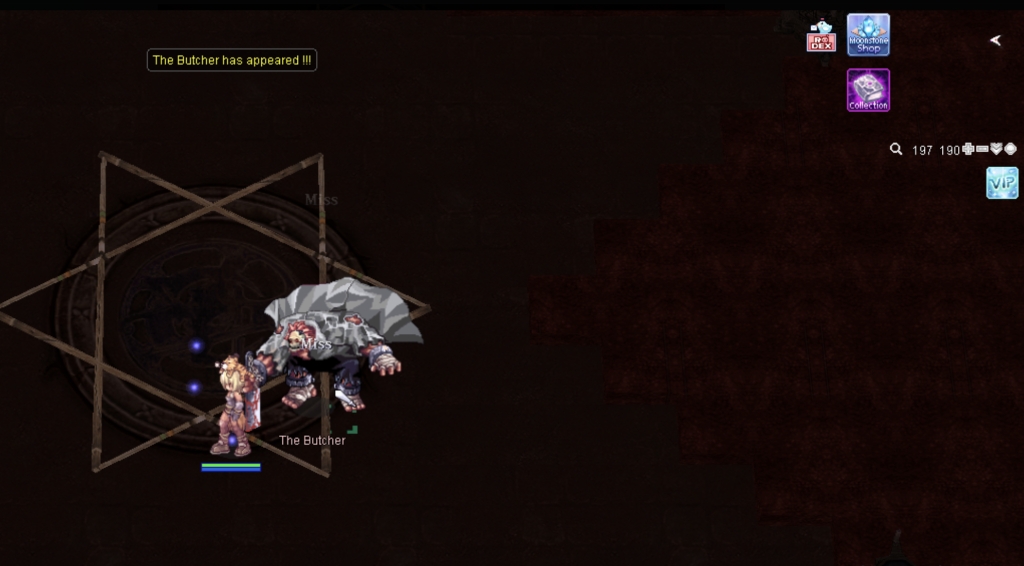Zoom out the minimap with the minus button
Screen dimensions: 1024x566
pyautogui.click(x=982, y=149)
